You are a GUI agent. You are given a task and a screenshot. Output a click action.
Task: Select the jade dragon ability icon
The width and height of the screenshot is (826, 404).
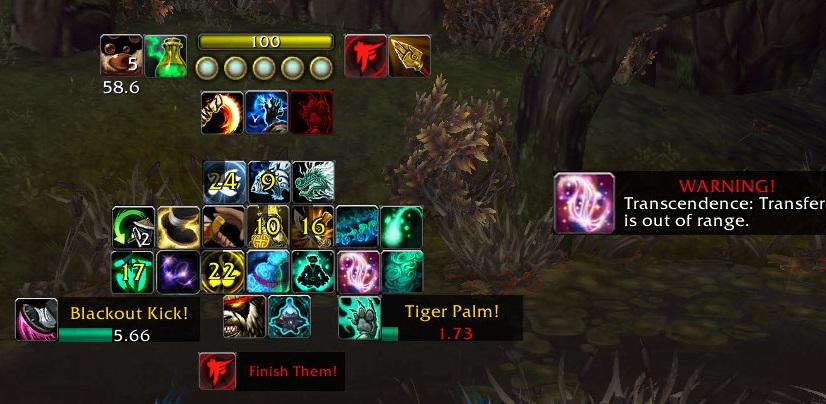[313, 181]
